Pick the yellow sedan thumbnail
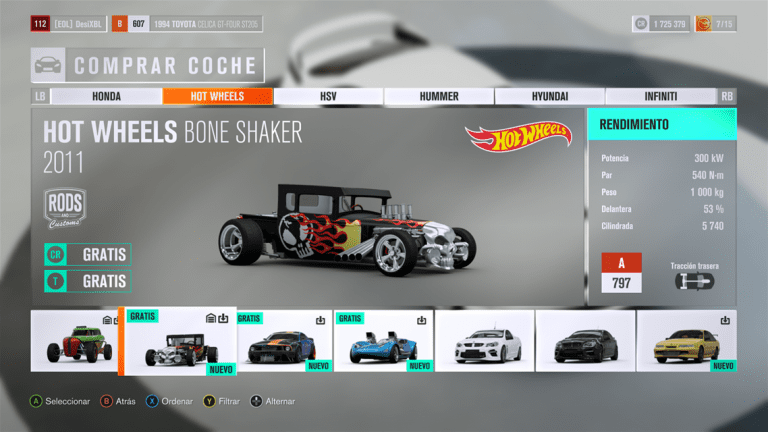Screen dimensions: 768x432 (686, 342)
